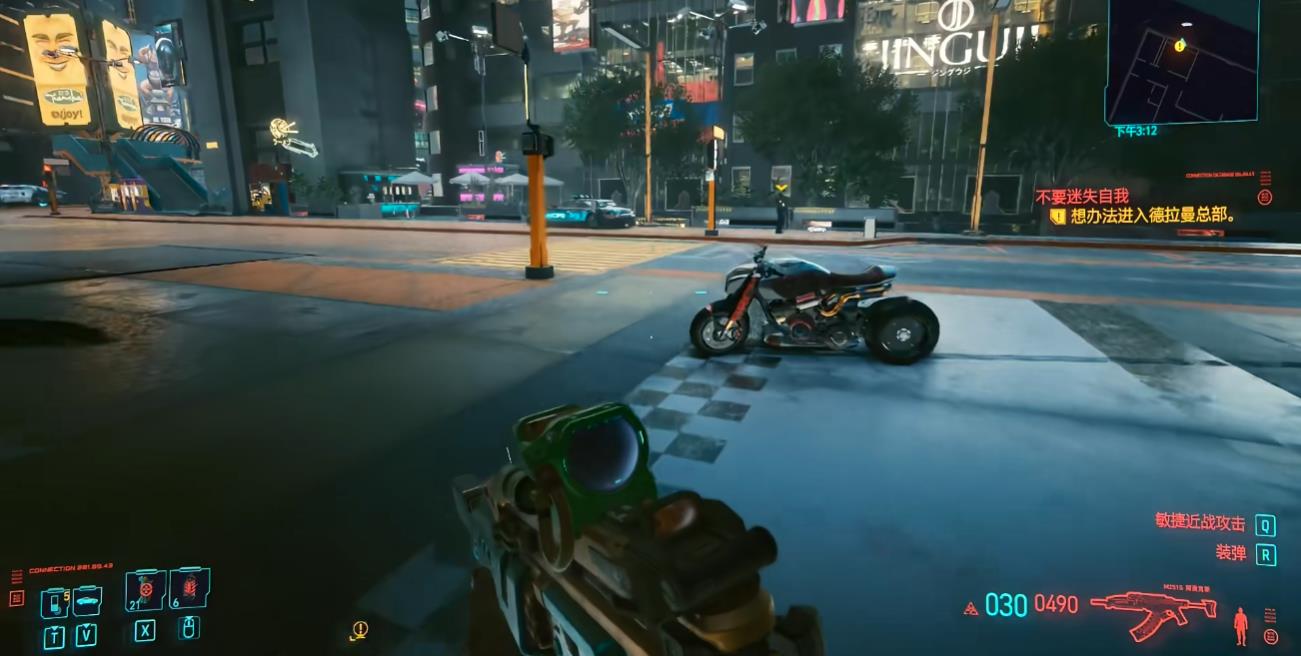Use the healing item slot showing 21

[146, 591]
